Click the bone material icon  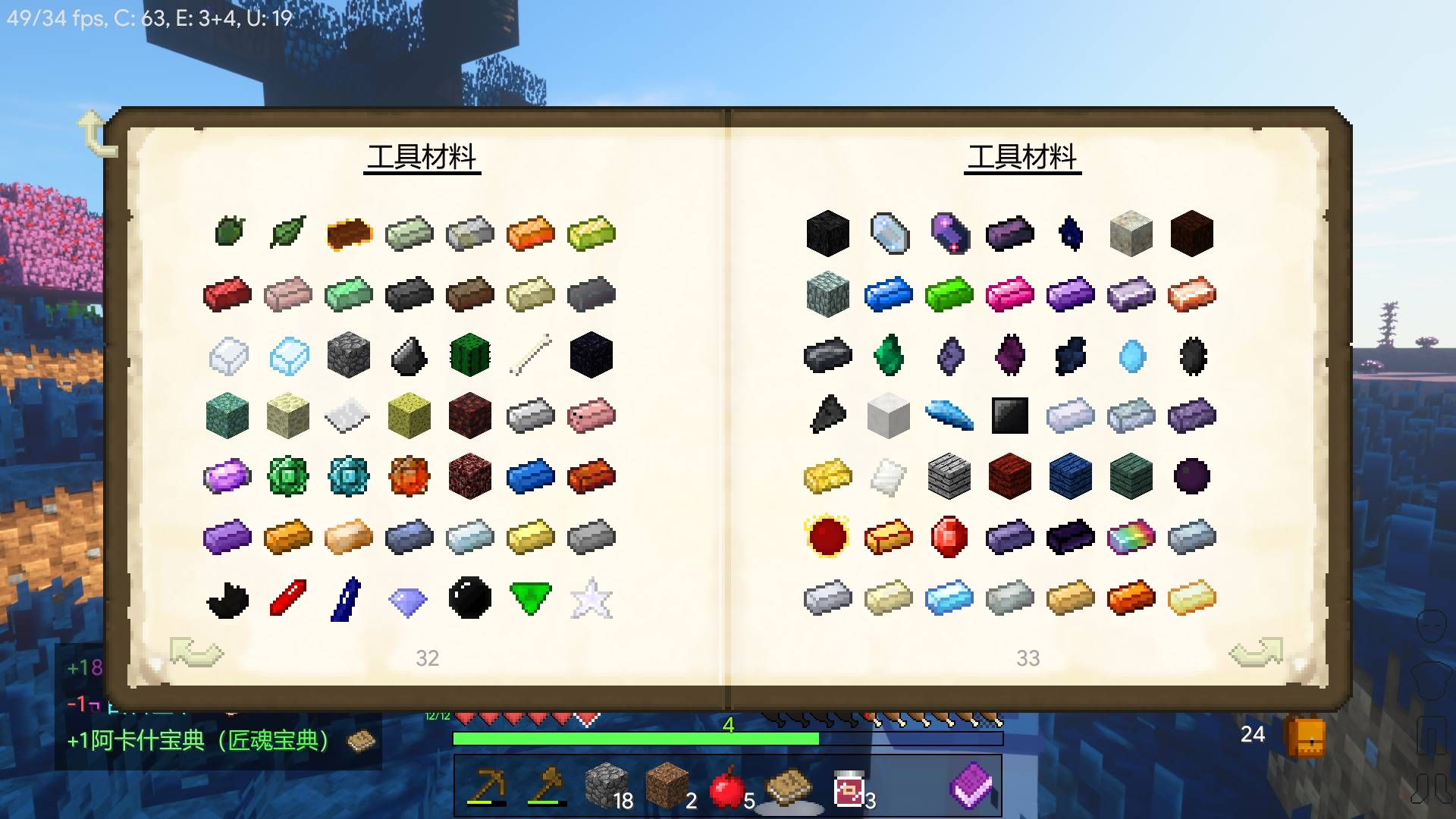(x=529, y=355)
